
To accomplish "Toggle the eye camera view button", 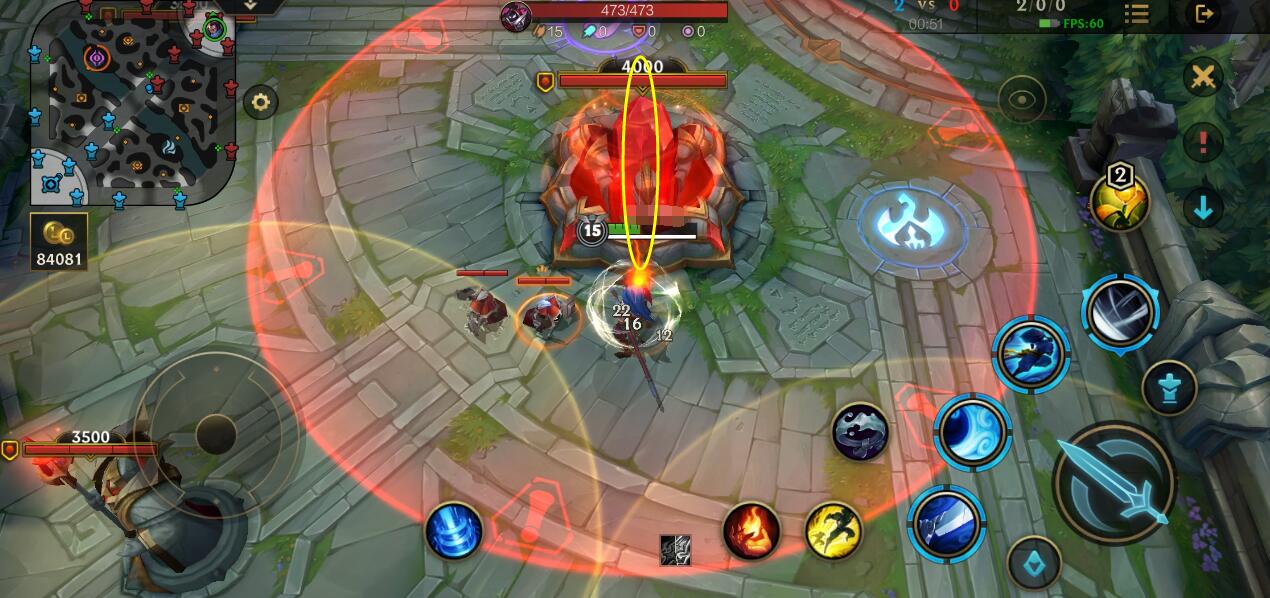I will pyautogui.click(x=1022, y=100).
